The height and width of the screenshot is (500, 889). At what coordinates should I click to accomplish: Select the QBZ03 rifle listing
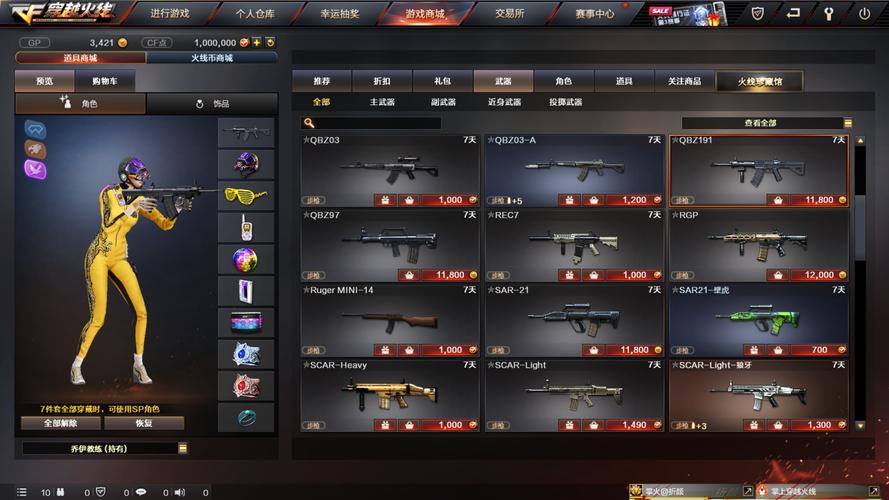390,169
